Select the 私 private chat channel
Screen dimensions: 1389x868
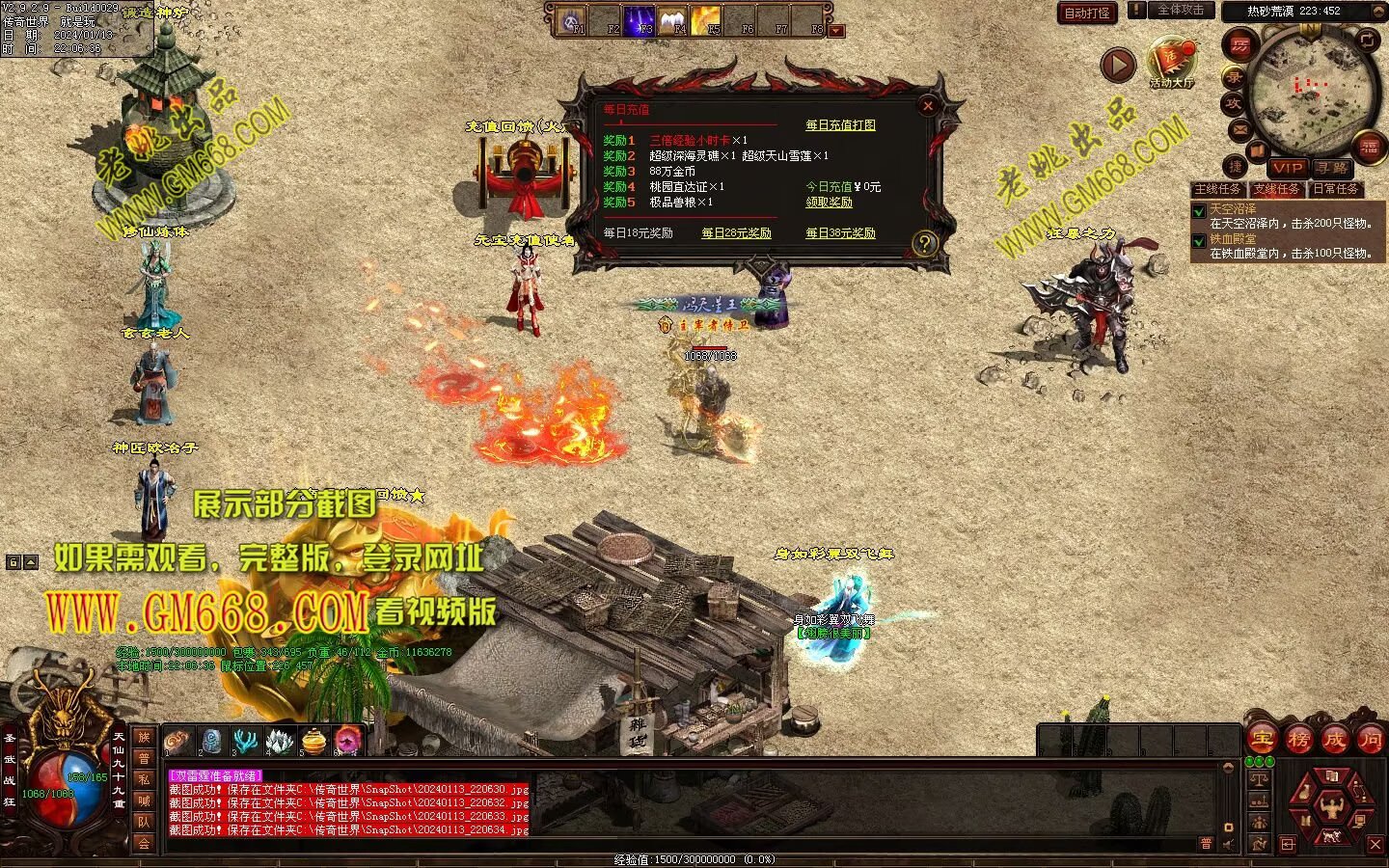coord(144,779)
